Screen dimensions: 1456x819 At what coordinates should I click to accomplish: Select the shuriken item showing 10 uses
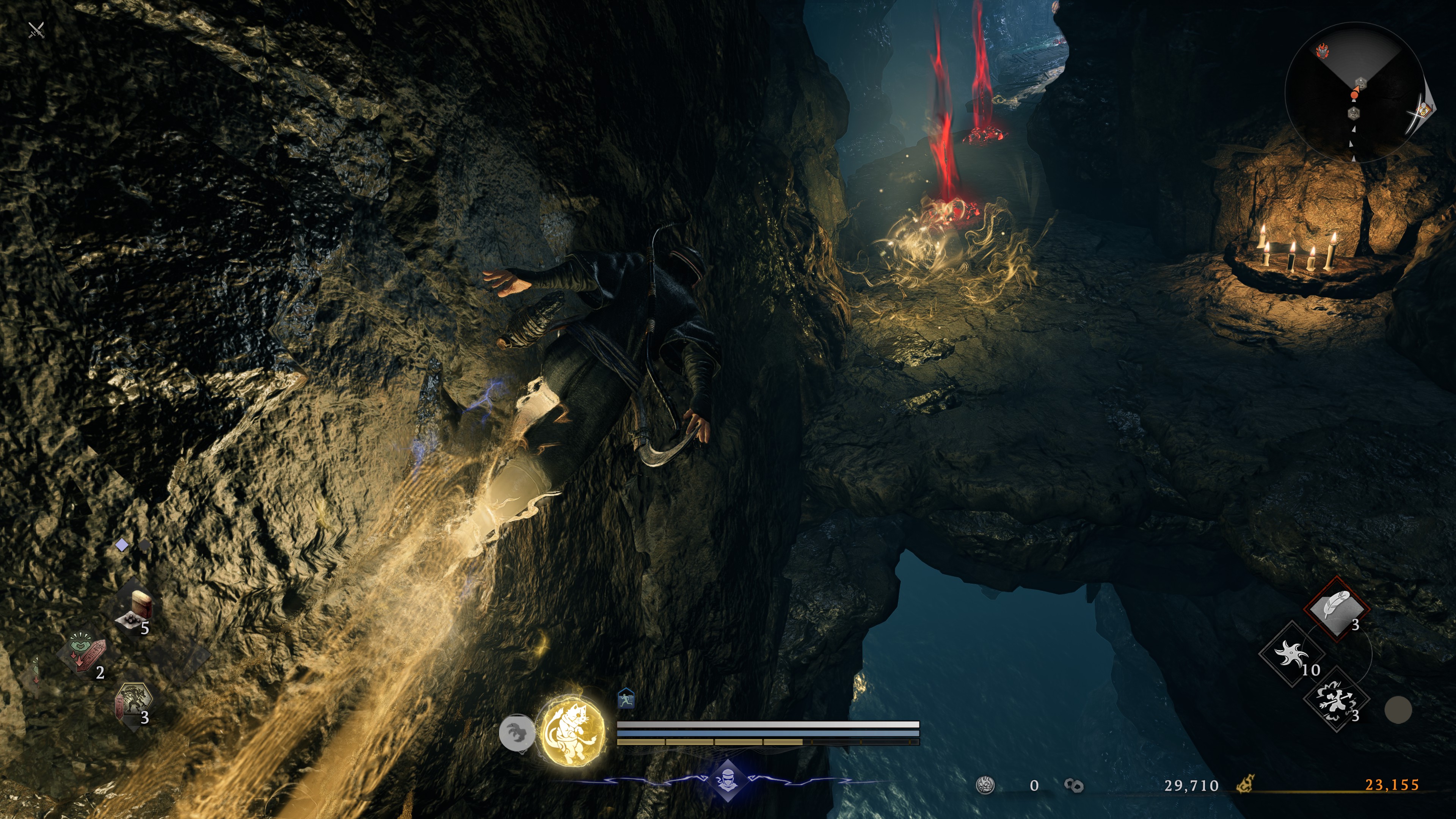pos(1291,653)
